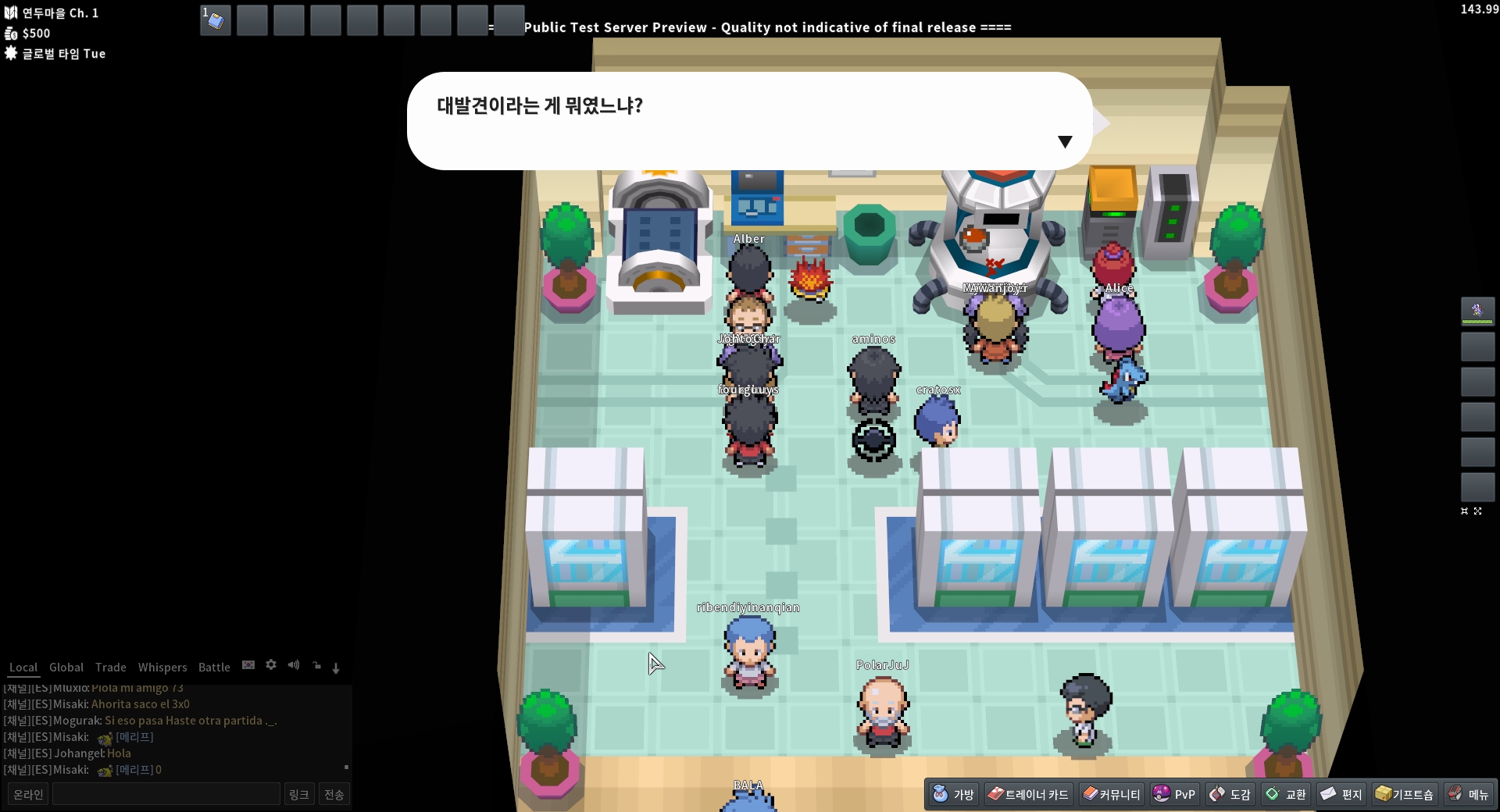This screenshot has width=1500, height=812.
Task: Switch to the Trade chat tab
Action: pos(111,668)
